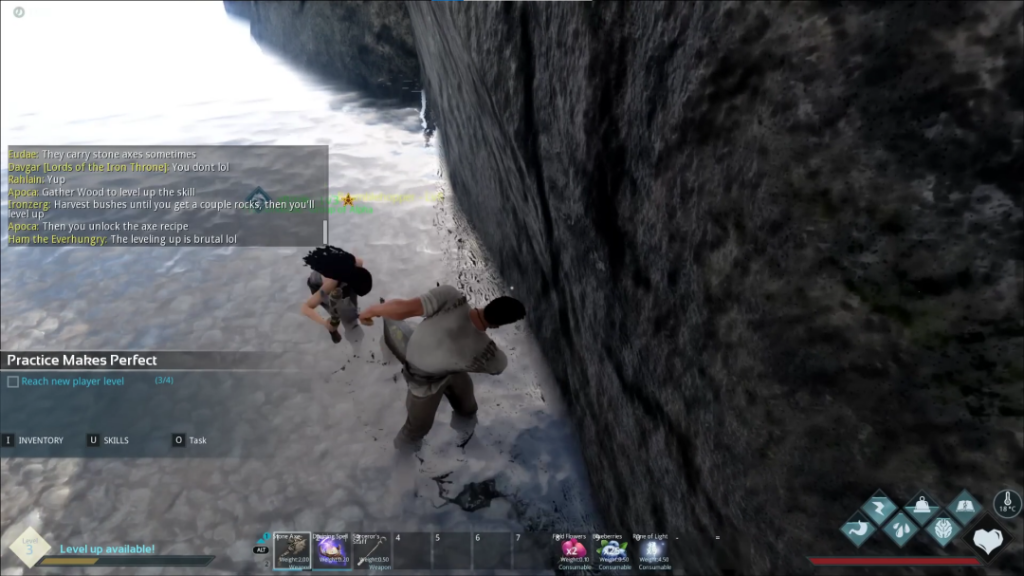Click the brain status icon

pyautogui.click(x=943, y=528)
